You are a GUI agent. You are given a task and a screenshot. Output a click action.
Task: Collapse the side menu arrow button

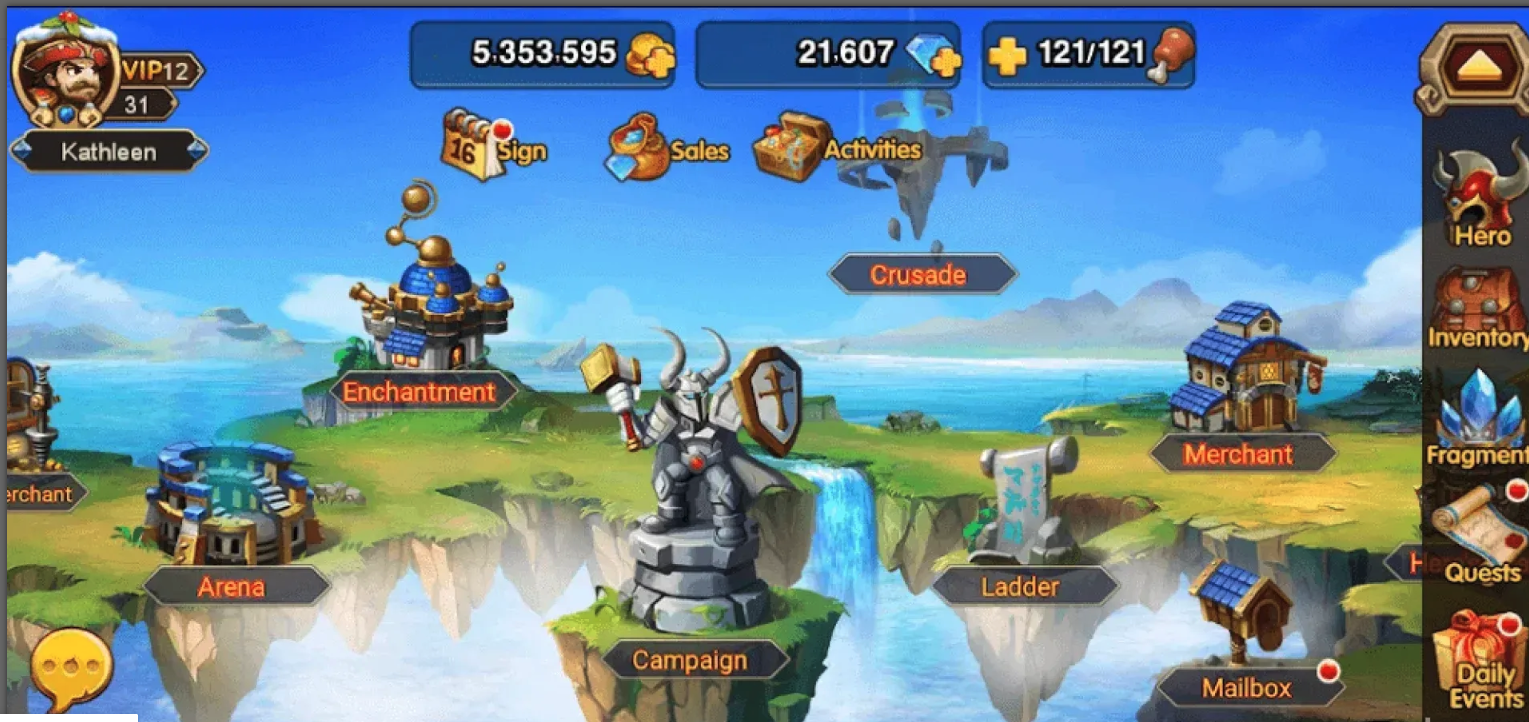[1473, 66]
